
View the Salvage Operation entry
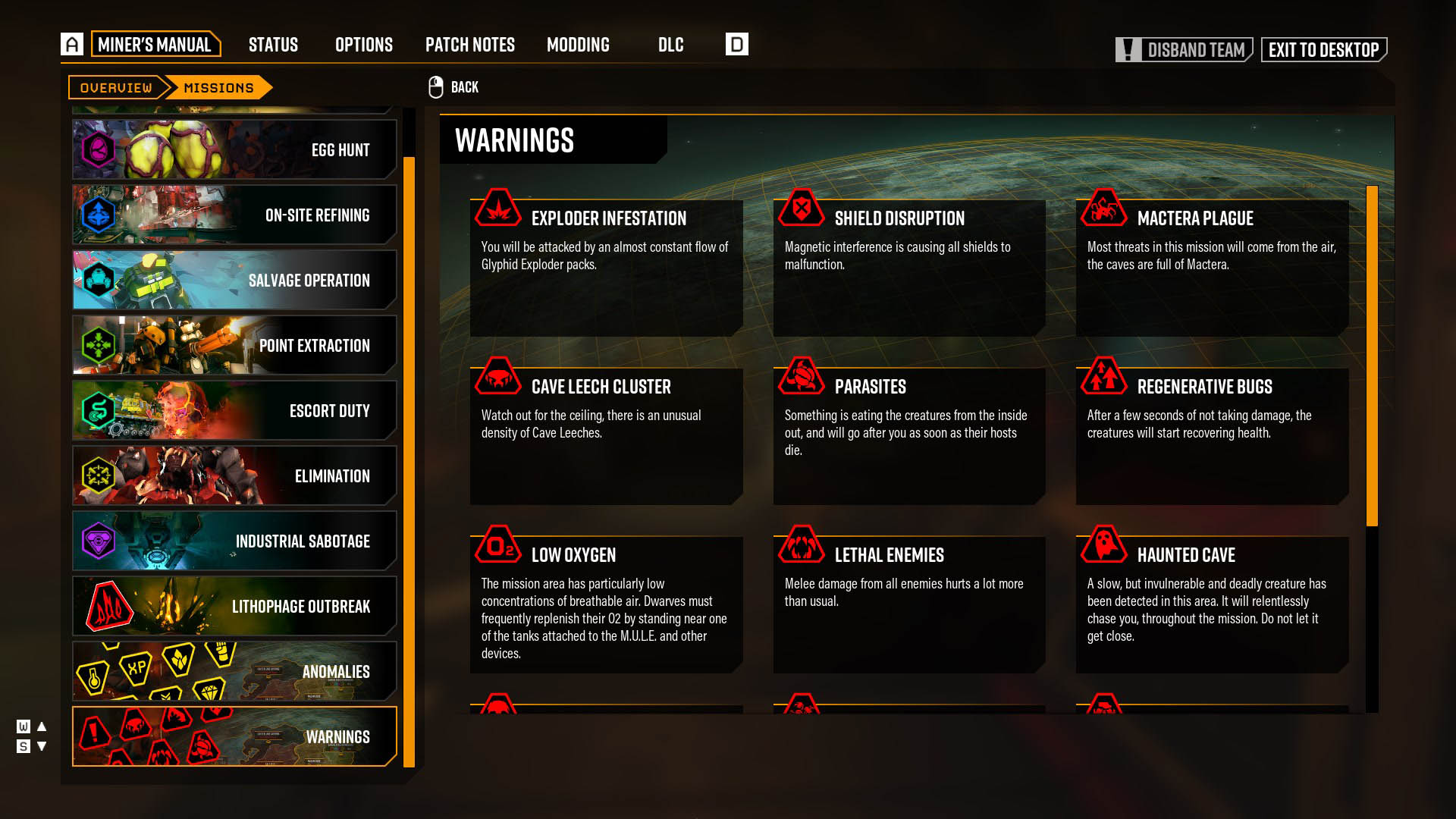[234, 280]
